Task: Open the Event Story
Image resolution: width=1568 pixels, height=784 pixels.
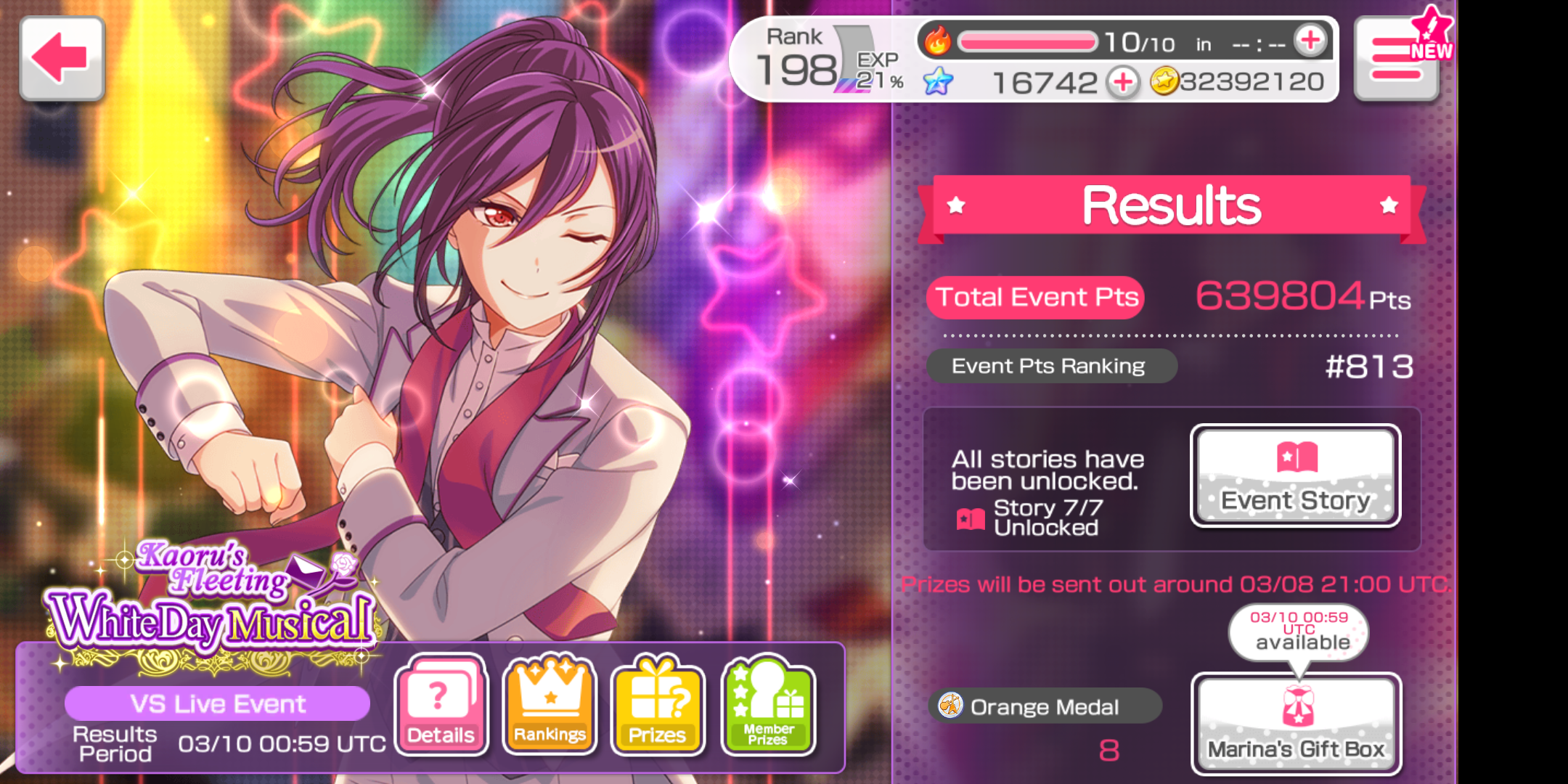Action: [x=1295, y=475]
